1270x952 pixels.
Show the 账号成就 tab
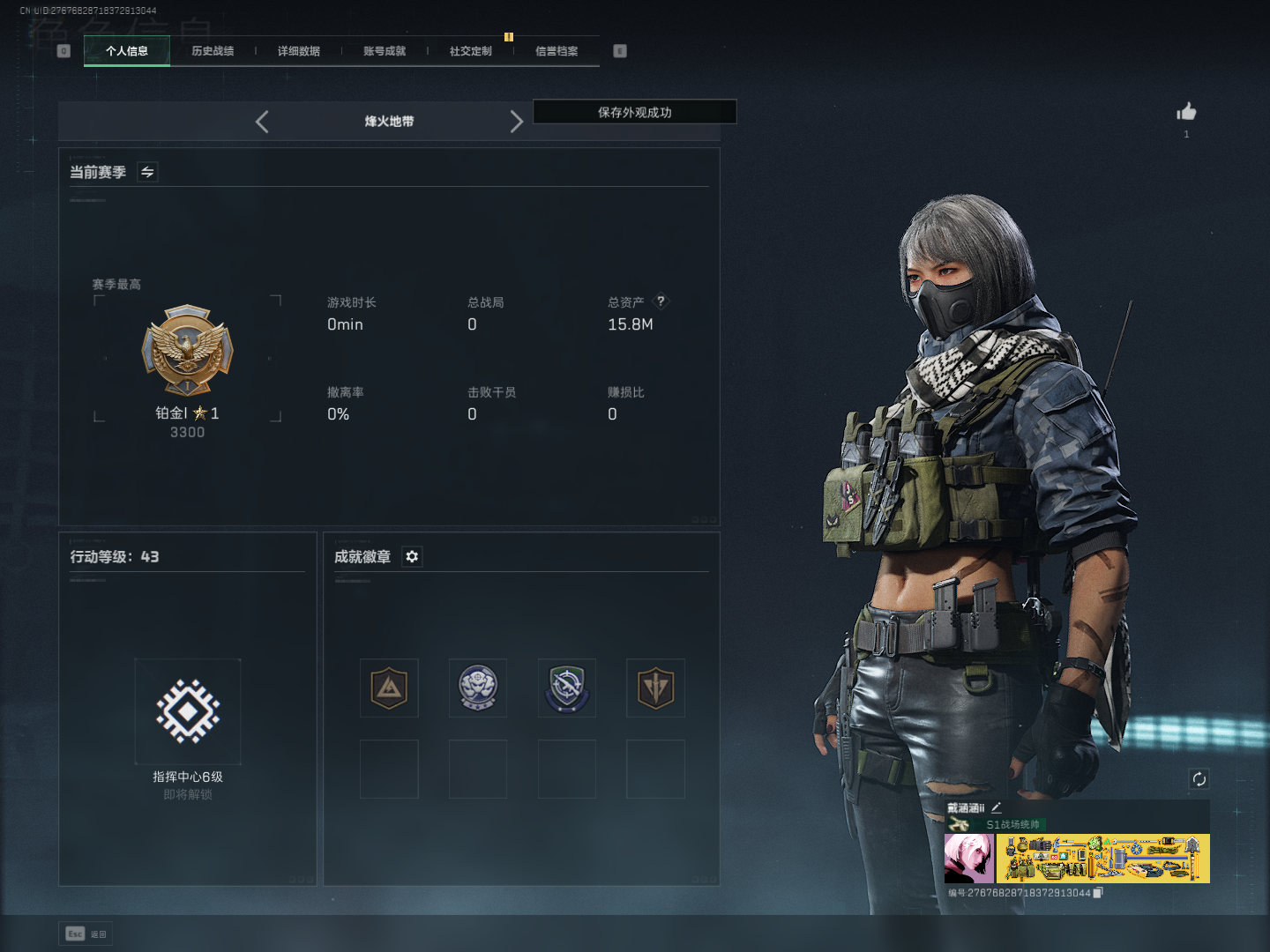pyautogui.click(x=385, y=51)
